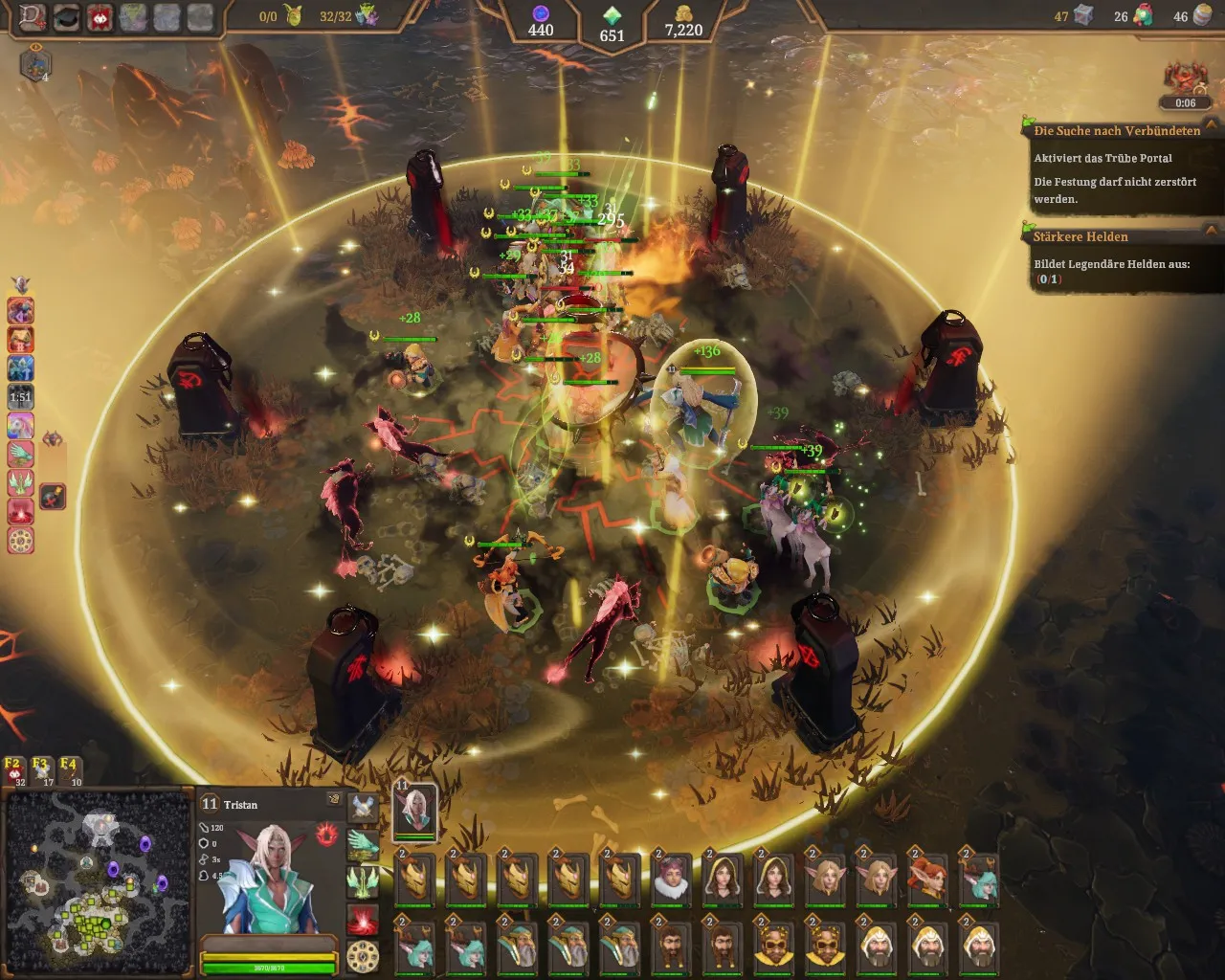Select the red-haired elf unit portrait
This screenshot has height=980, width=1225.
927,878
